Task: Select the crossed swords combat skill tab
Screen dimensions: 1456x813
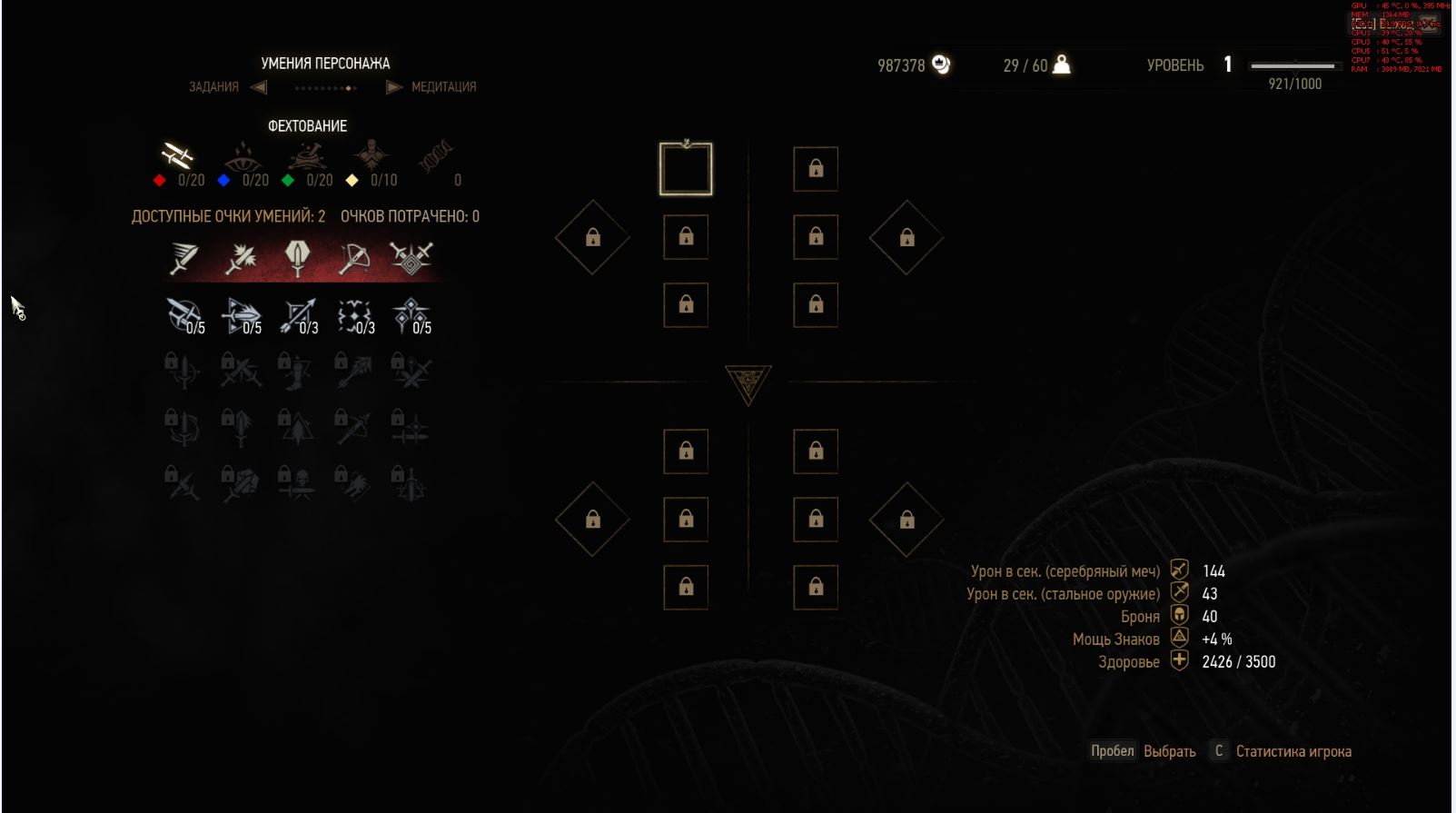Action: [177, 156]
